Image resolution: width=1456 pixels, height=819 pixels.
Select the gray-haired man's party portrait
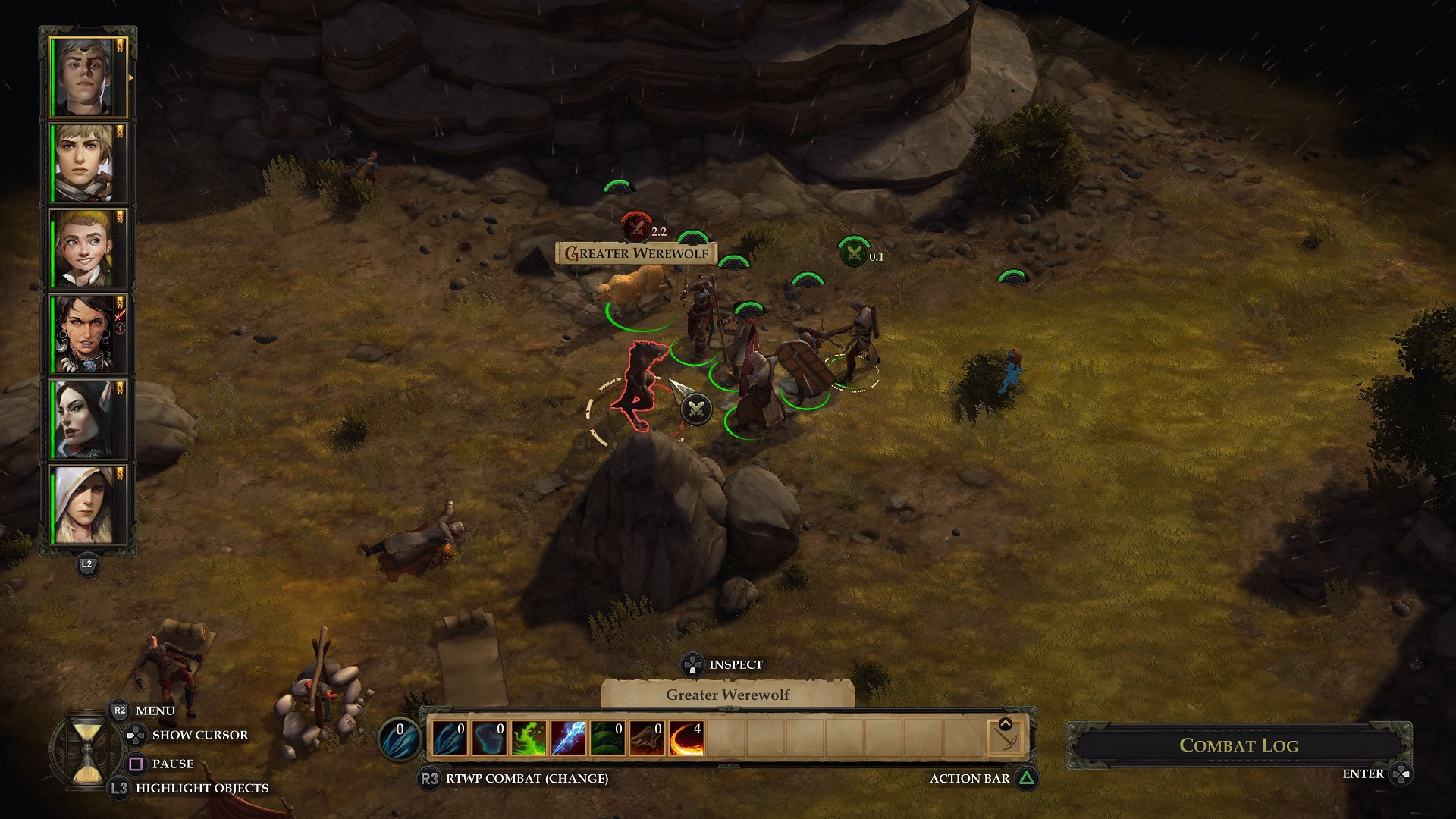[82, 77]
